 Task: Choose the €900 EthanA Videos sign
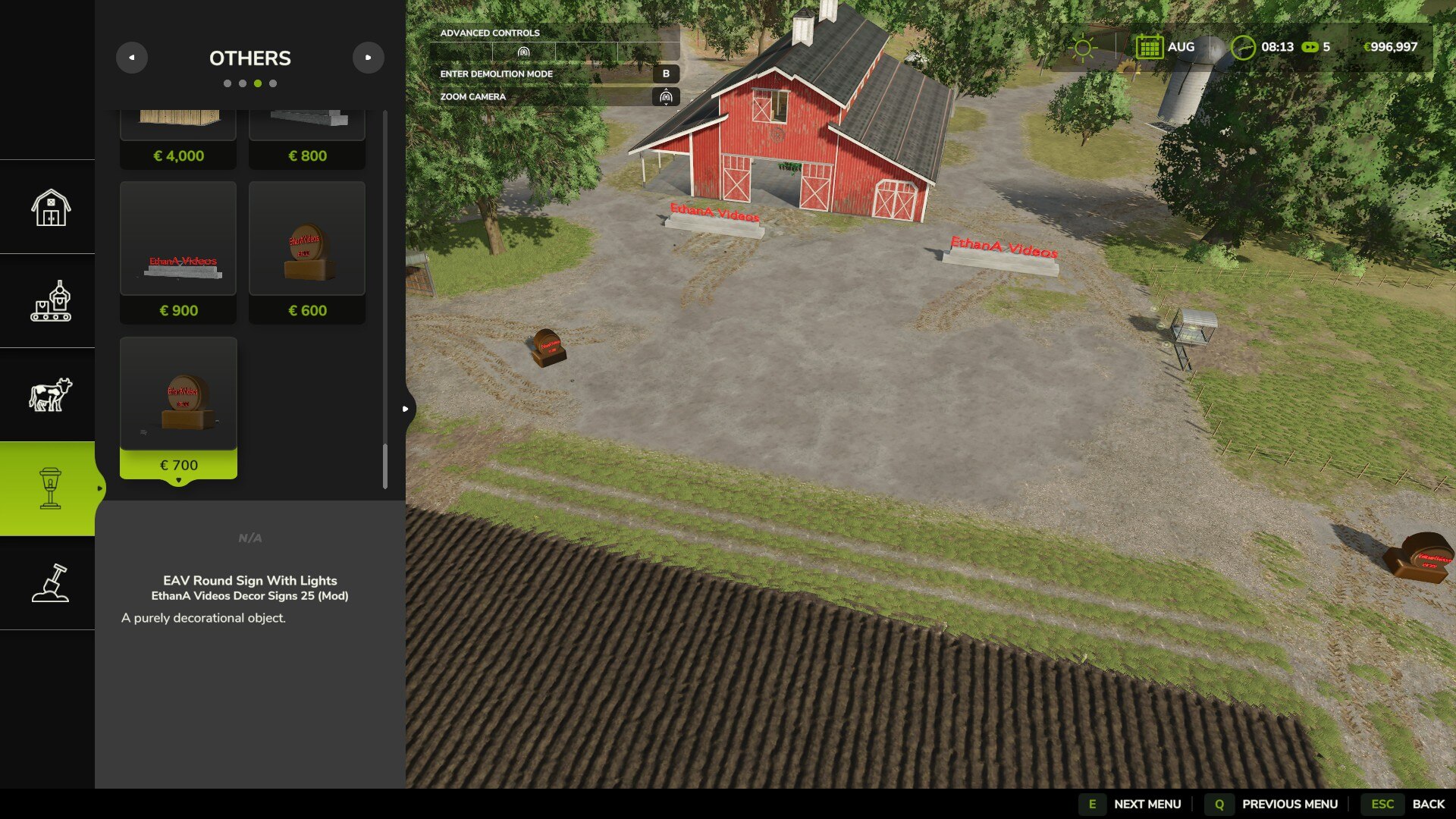point(178,252)
